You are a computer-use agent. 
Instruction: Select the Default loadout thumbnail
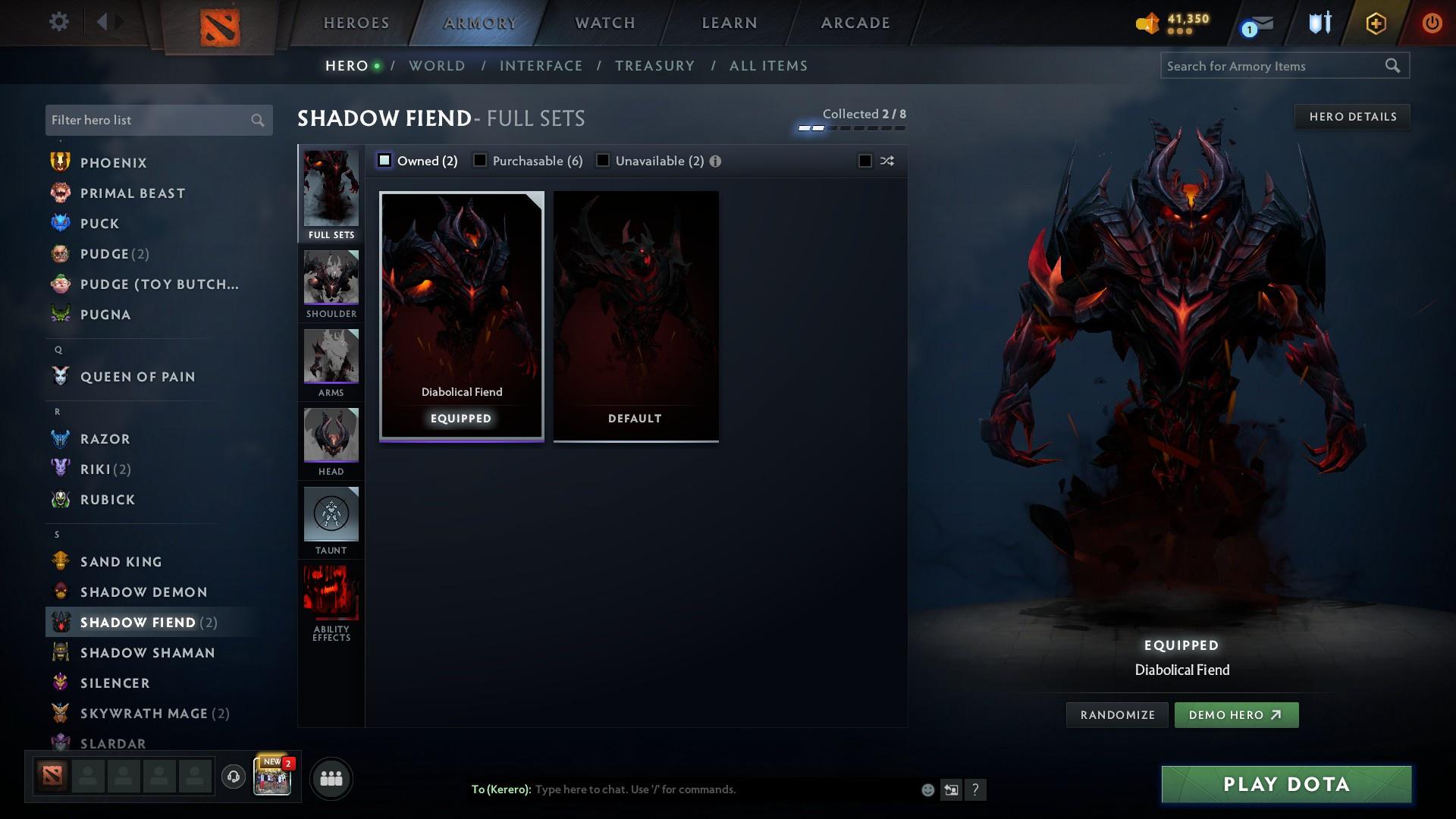635,315
